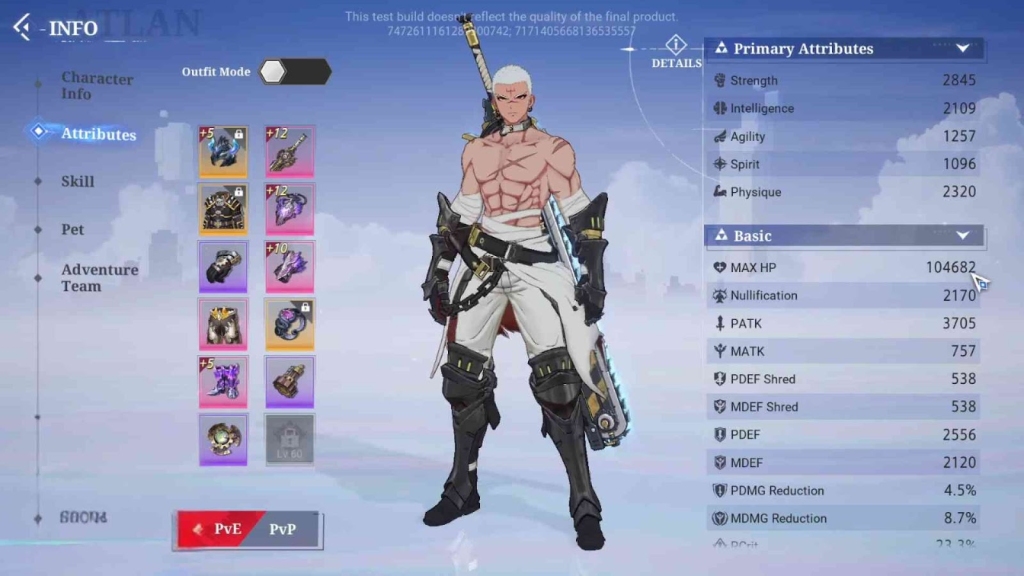Switch attributes view to PvP
The width and height of the screenshot is (1024, 576).
click(x=283, y=529)
